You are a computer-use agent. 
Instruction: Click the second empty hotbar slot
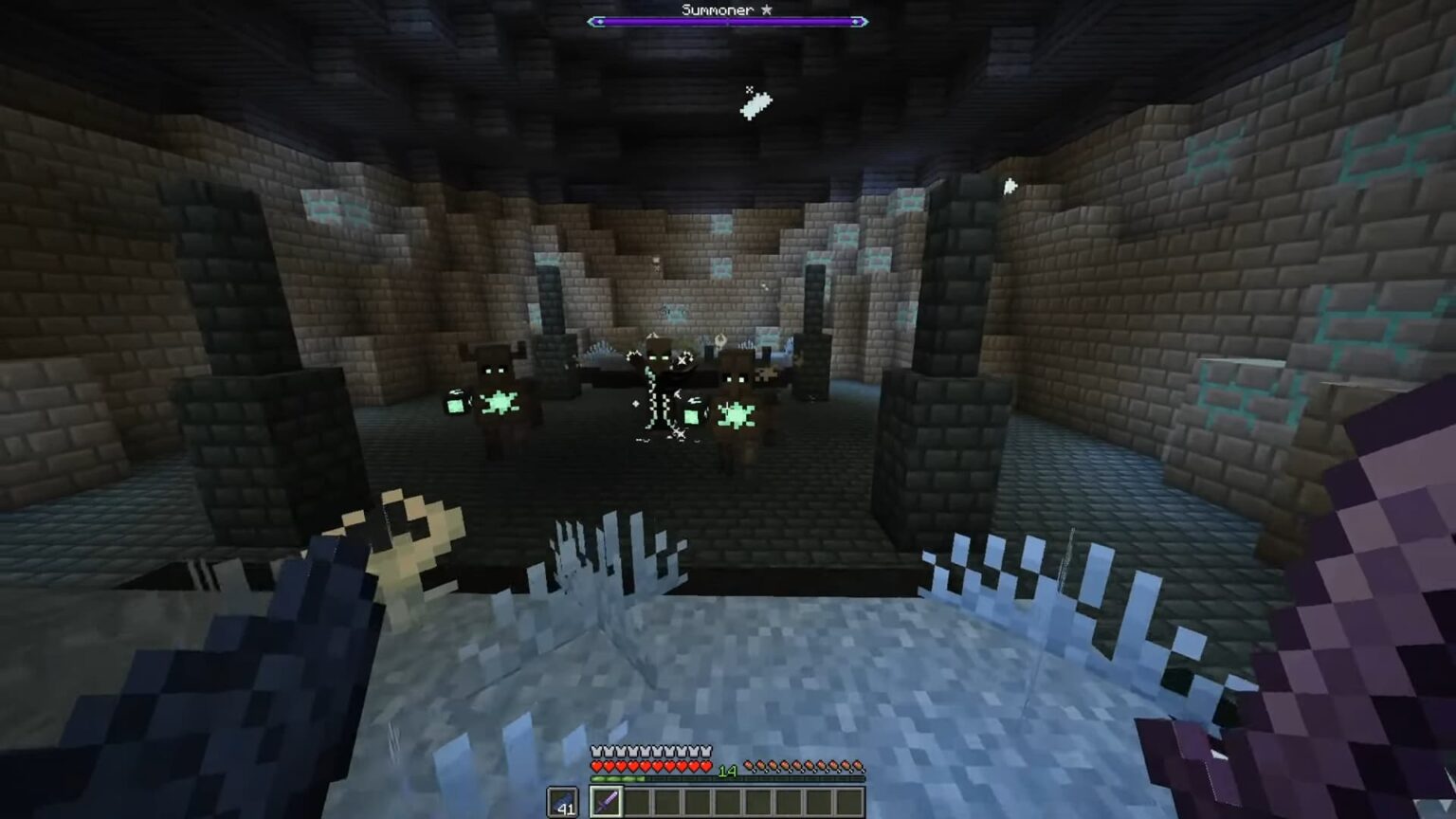point(637,802)
